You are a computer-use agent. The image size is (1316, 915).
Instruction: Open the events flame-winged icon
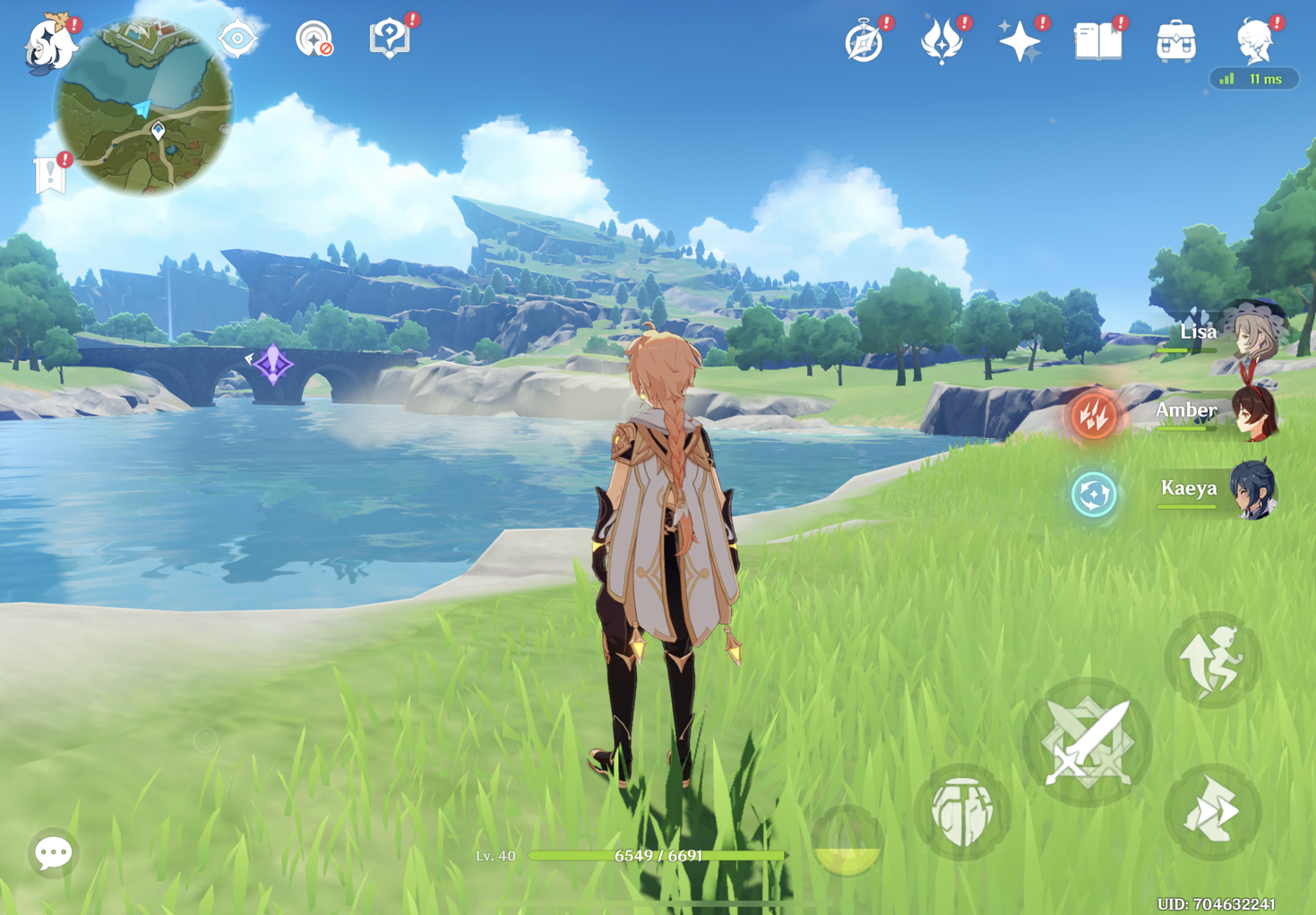click(942, 42)
